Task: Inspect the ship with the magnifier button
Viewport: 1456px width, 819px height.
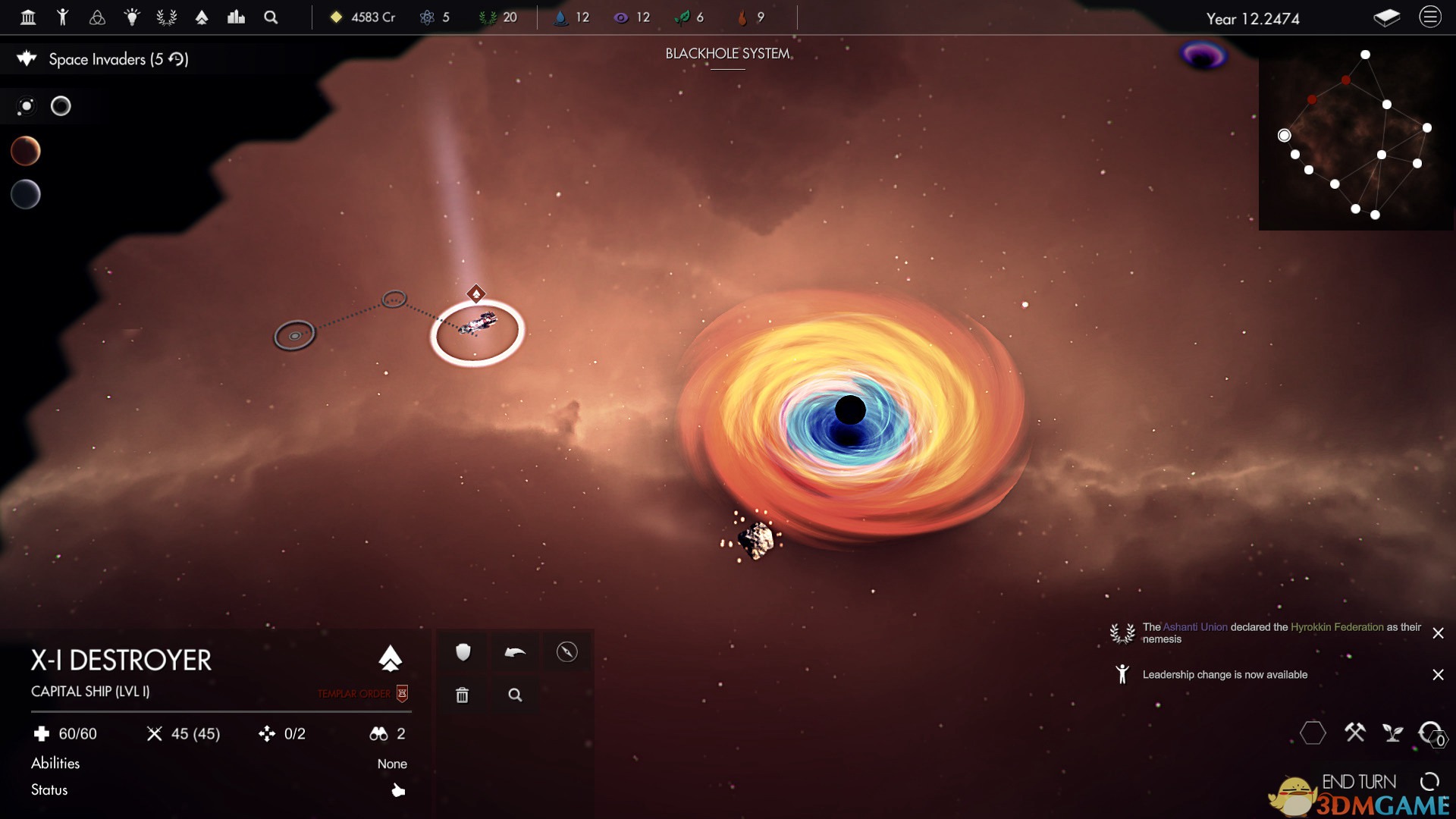Action: [515, 695]
